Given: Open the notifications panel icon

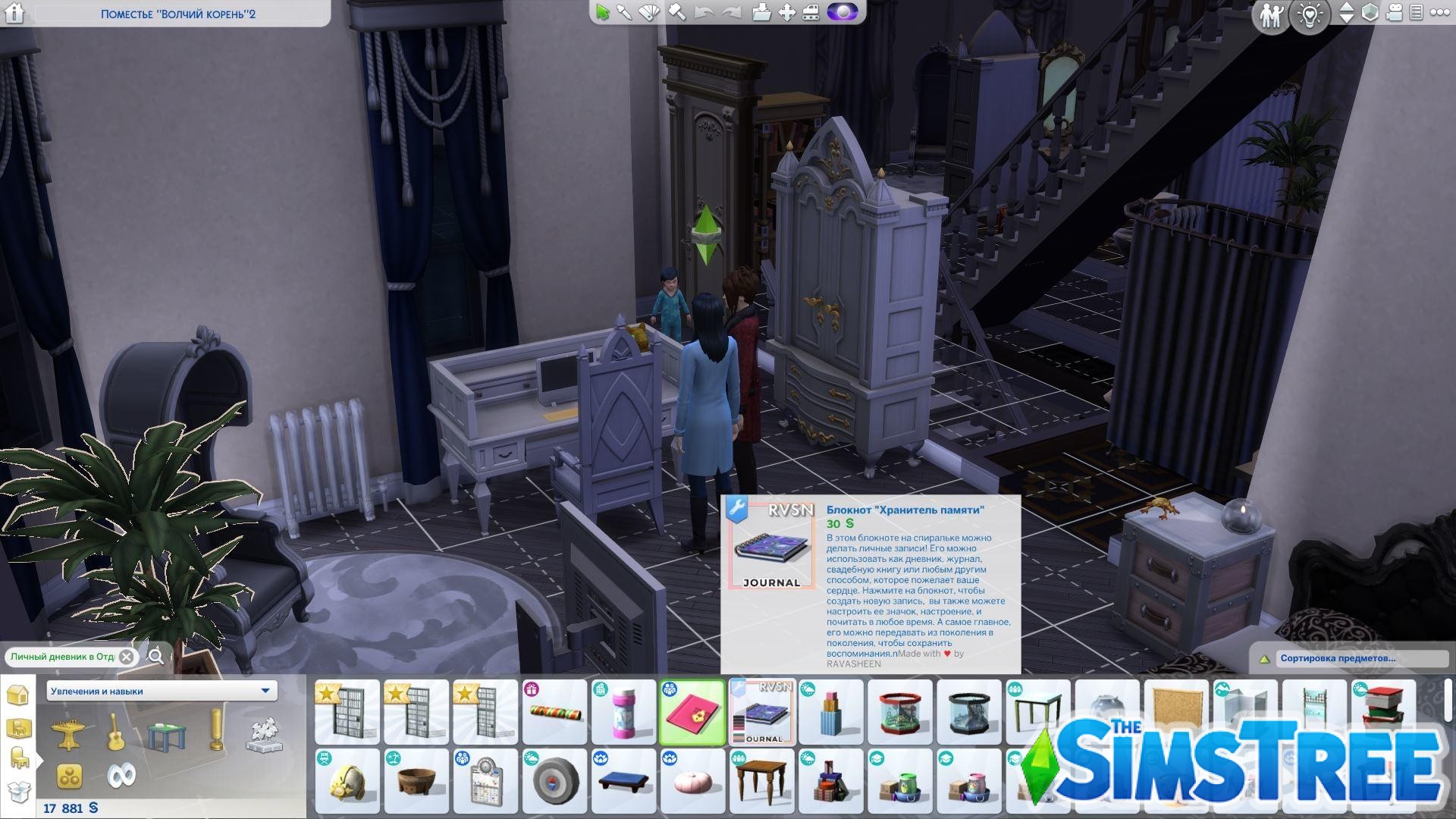Looking at the screenshot, I should 1415,13.
